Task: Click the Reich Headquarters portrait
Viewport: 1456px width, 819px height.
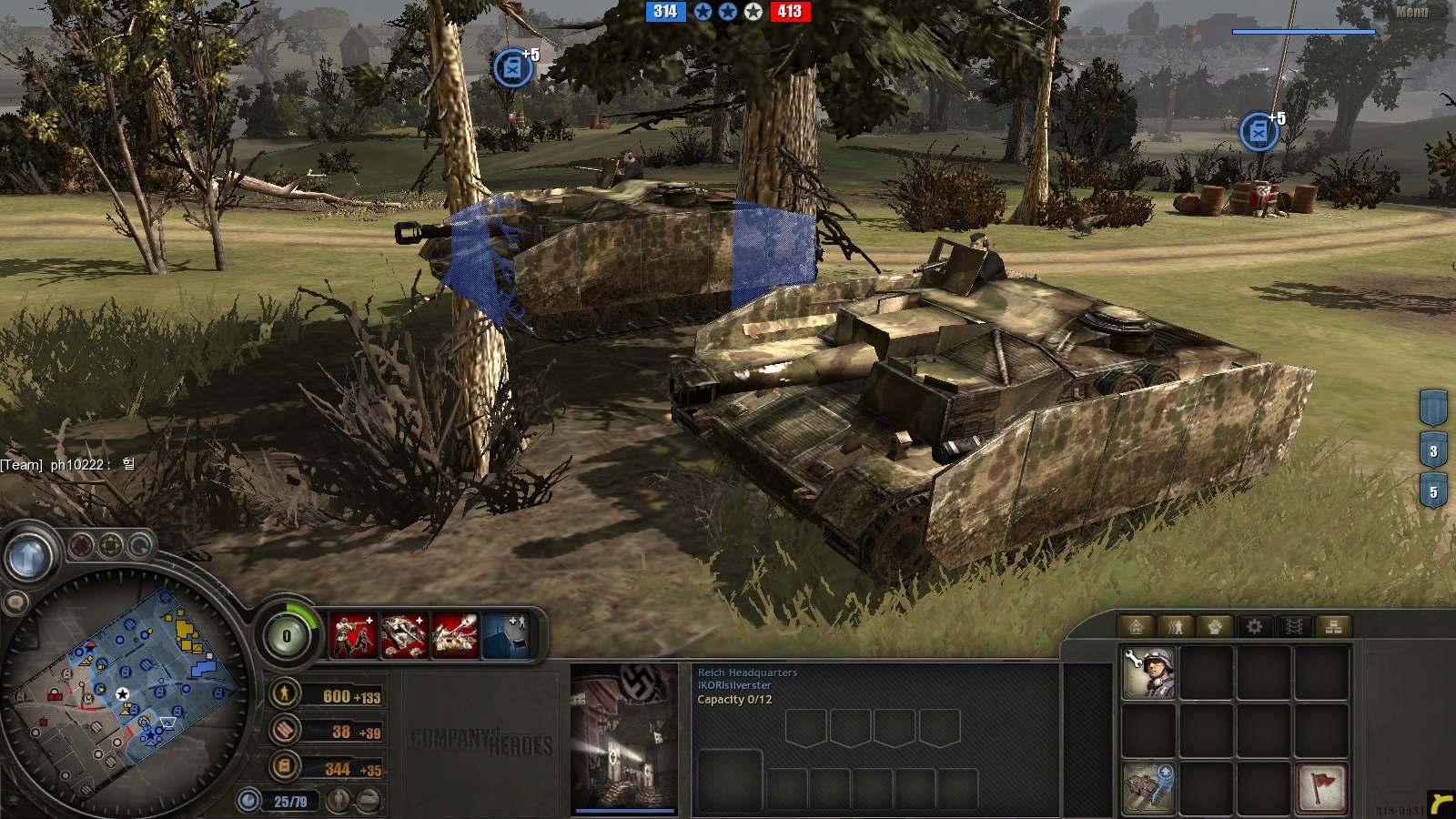Action: pos(624,737)
